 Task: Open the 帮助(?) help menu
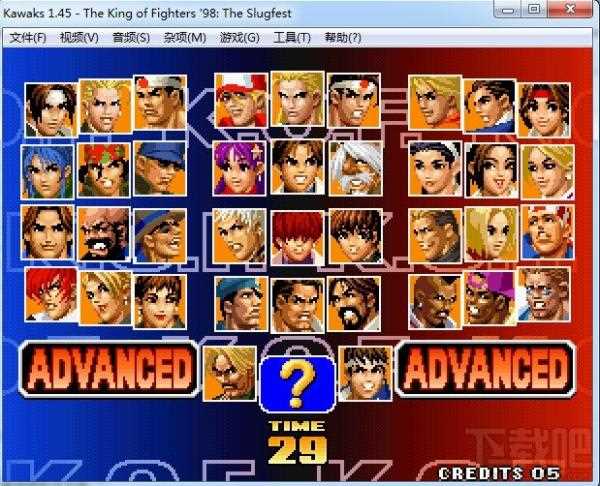point(342,38)
